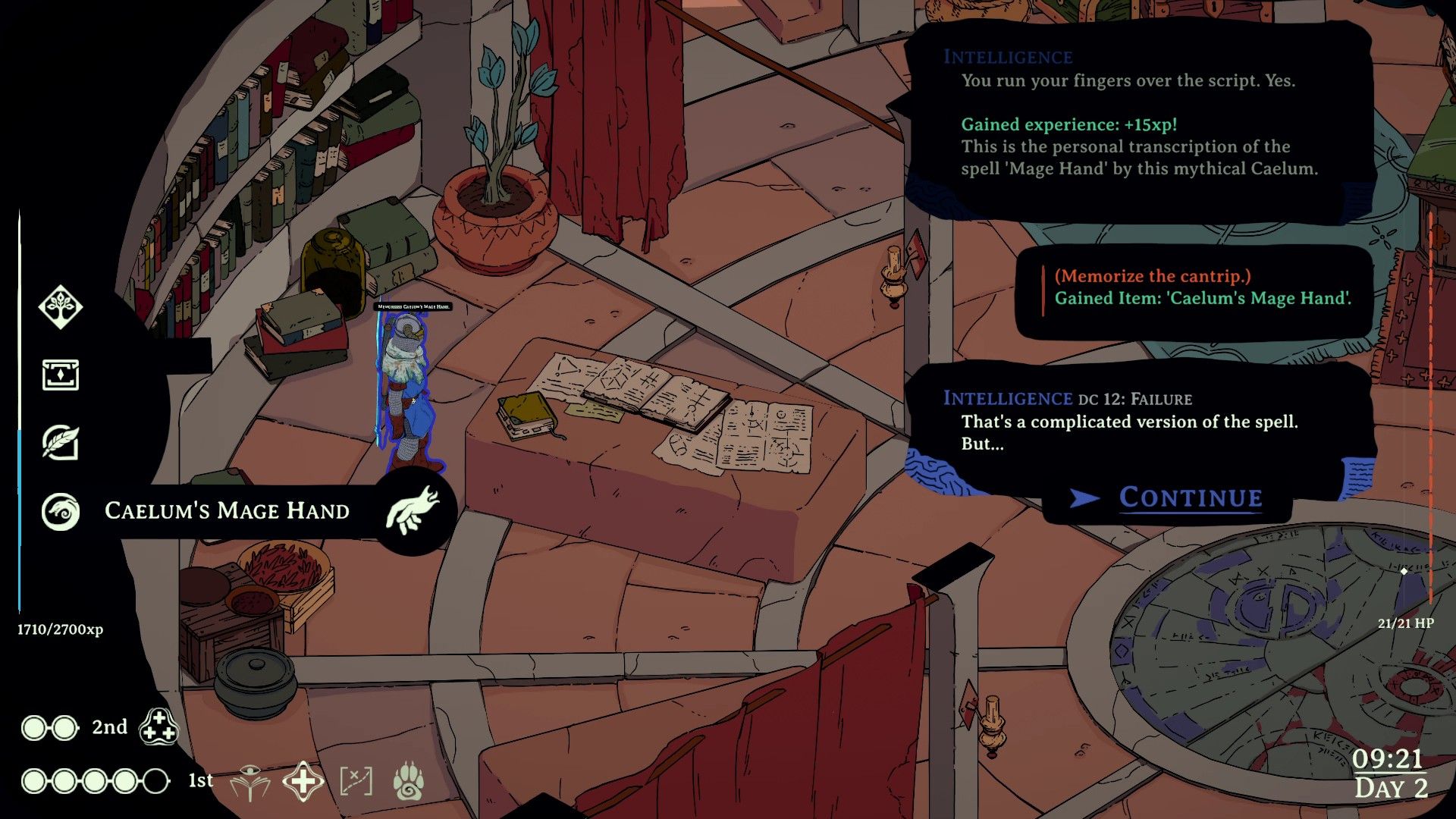
Task: Activate the paw print spell
Action: coord(409,782)
